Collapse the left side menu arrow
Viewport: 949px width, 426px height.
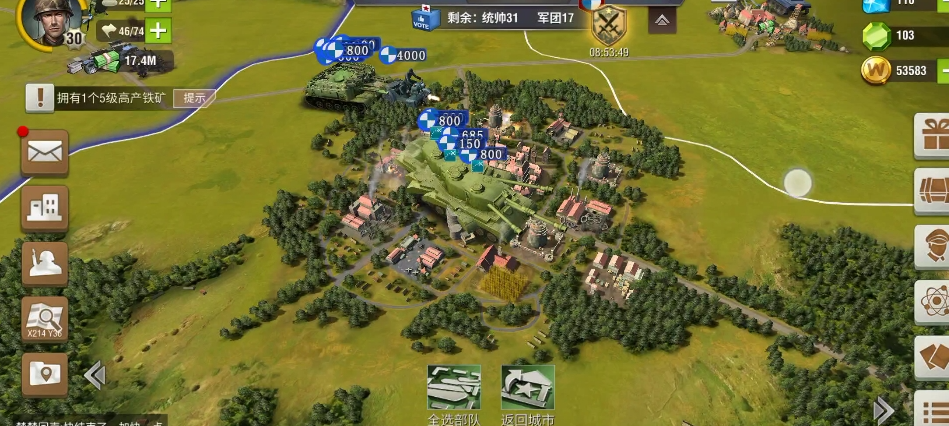95,376
